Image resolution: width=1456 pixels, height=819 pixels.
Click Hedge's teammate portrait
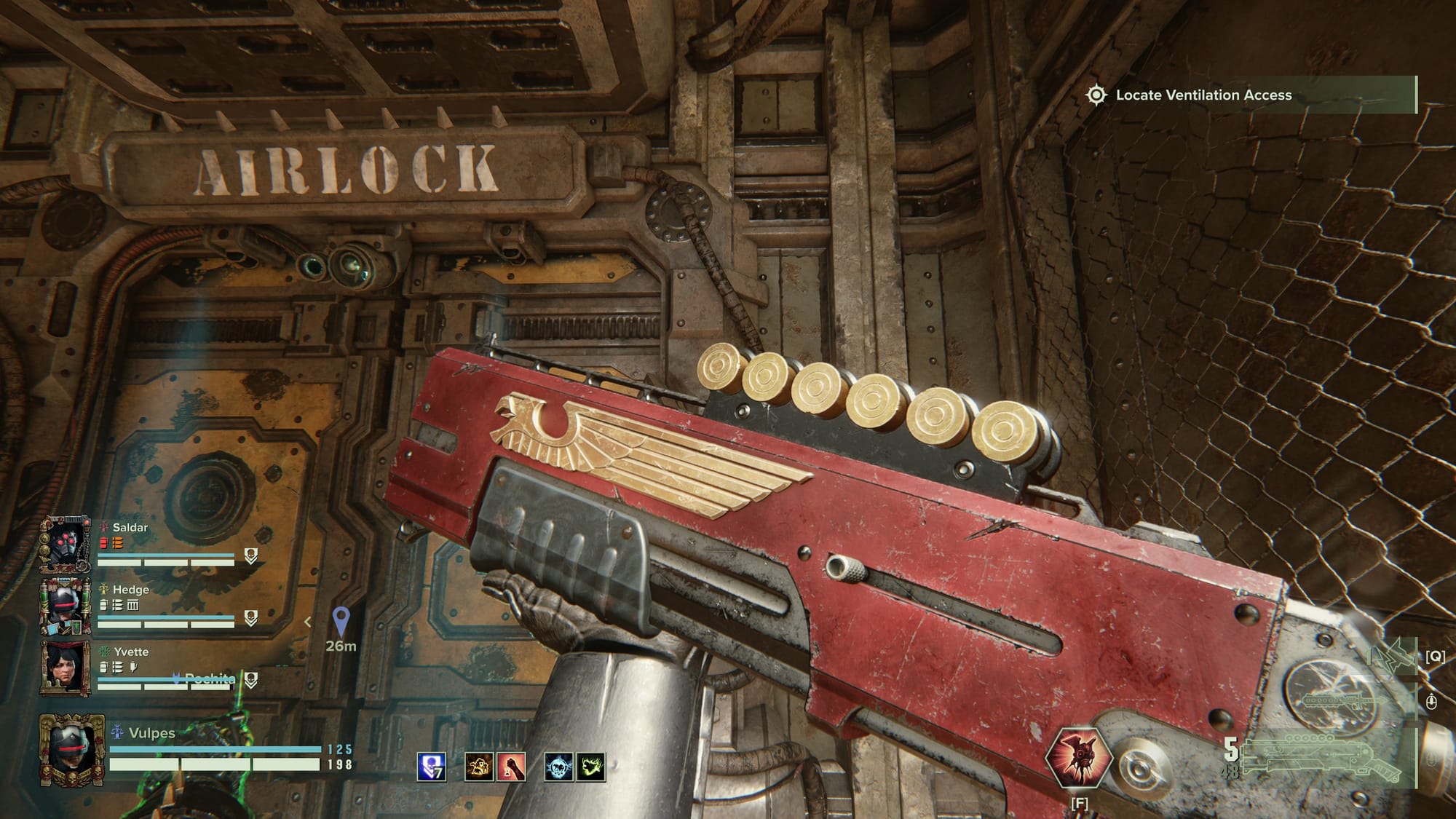pos(66,606)
